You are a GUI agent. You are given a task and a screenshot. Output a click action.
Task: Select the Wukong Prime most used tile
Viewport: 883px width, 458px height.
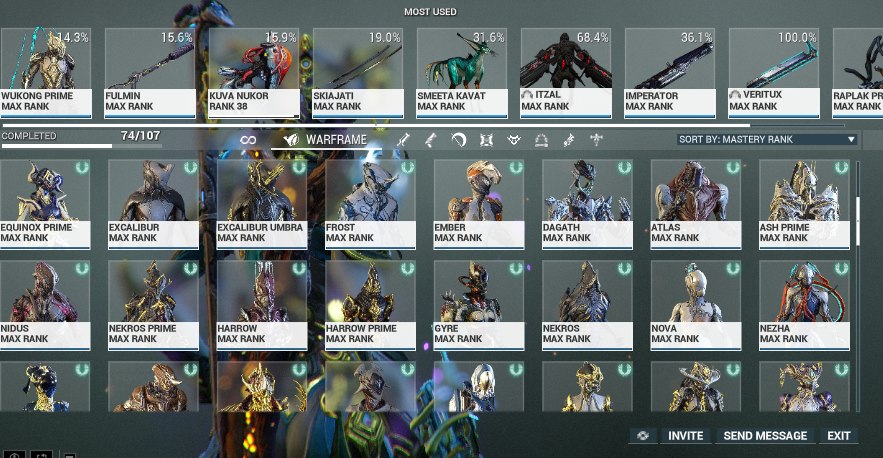[x=45, y=70]
